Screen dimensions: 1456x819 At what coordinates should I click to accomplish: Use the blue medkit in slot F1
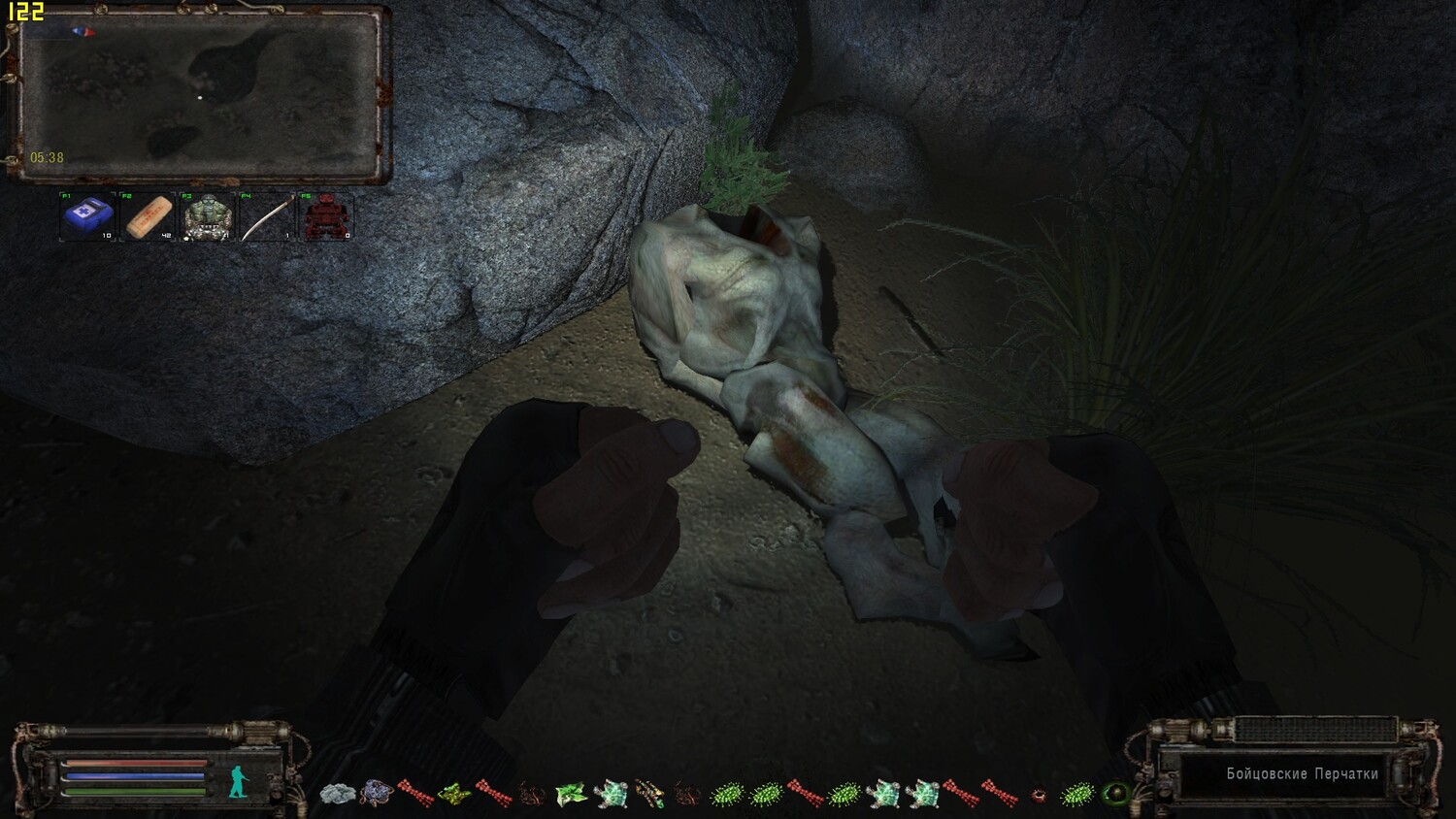(88, 216)
